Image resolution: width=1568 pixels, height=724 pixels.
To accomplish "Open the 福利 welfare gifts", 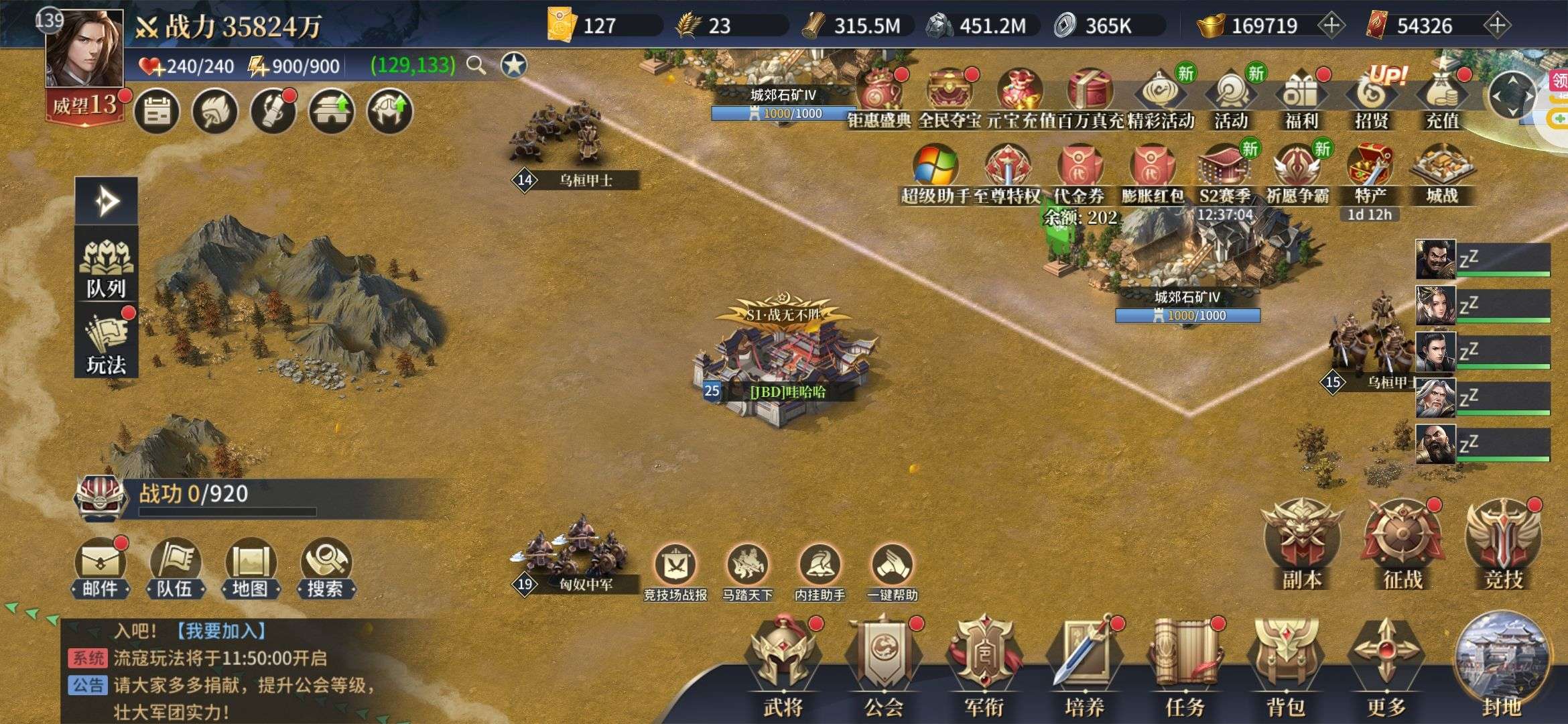I will pos(1301,98).
